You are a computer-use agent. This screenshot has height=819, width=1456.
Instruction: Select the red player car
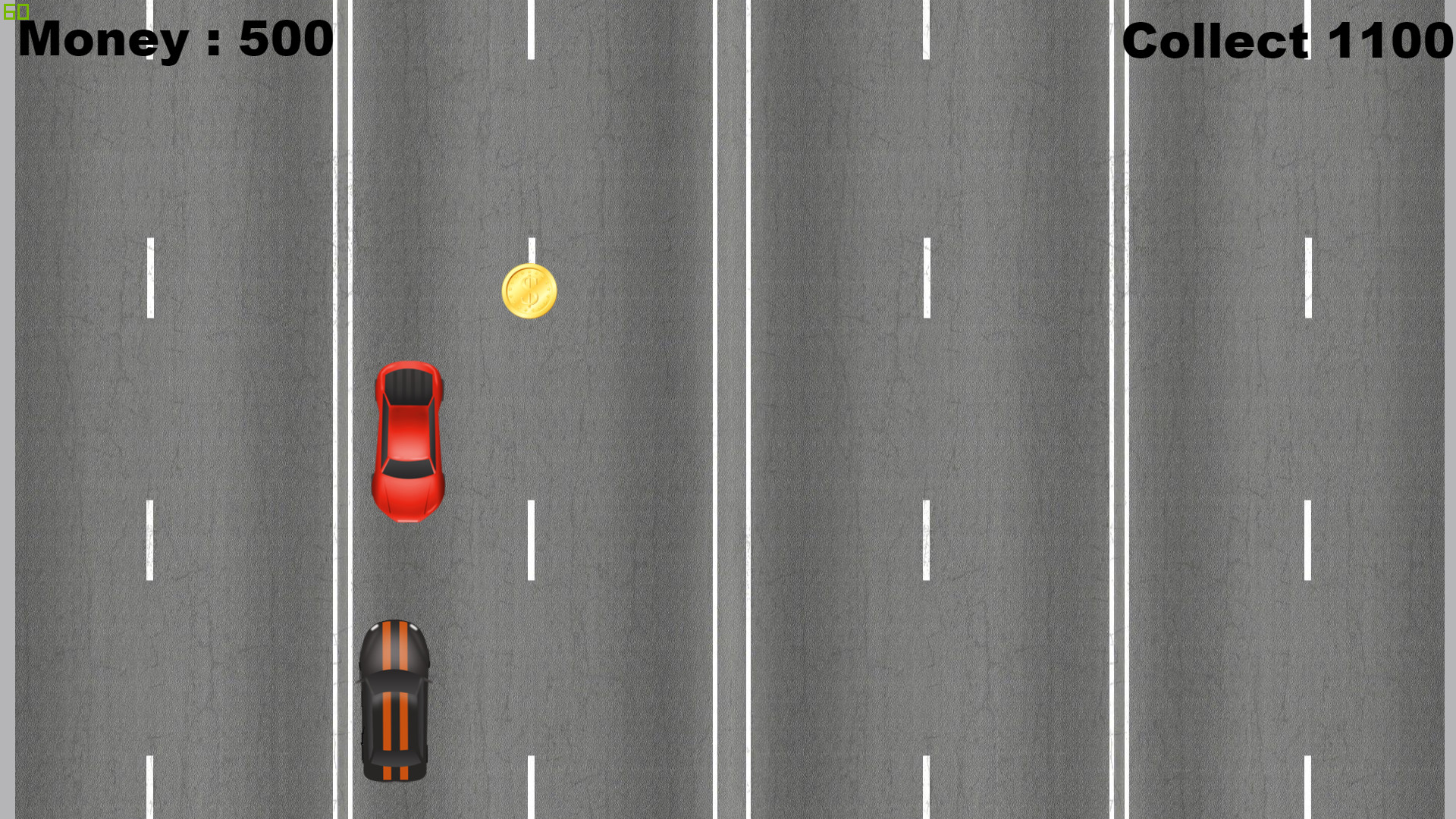(x=408, y=440)
